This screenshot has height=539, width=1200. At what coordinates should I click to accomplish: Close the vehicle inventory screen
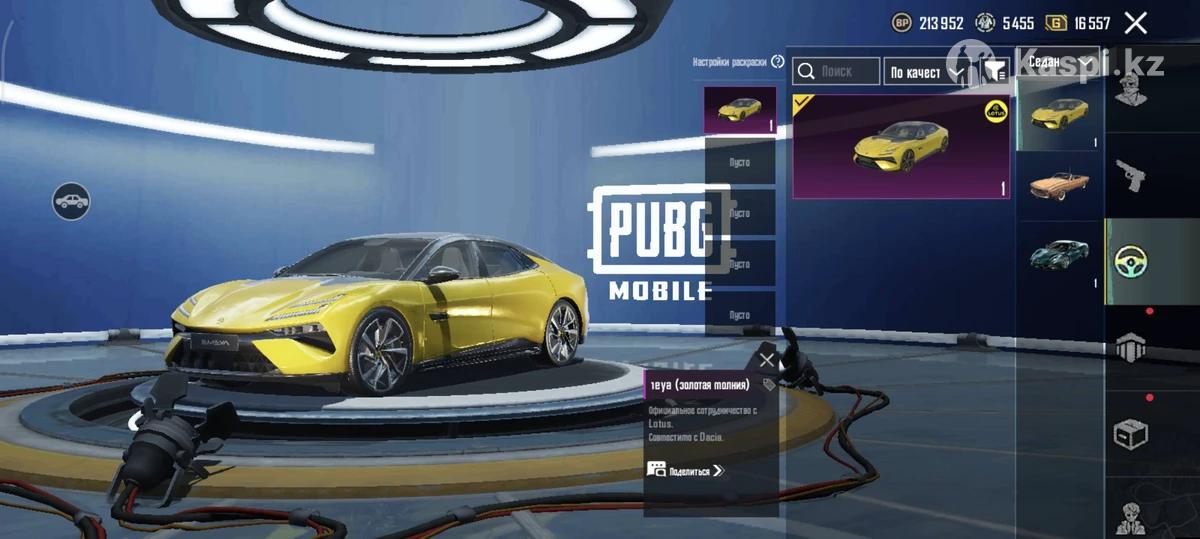pos(1135,23)
